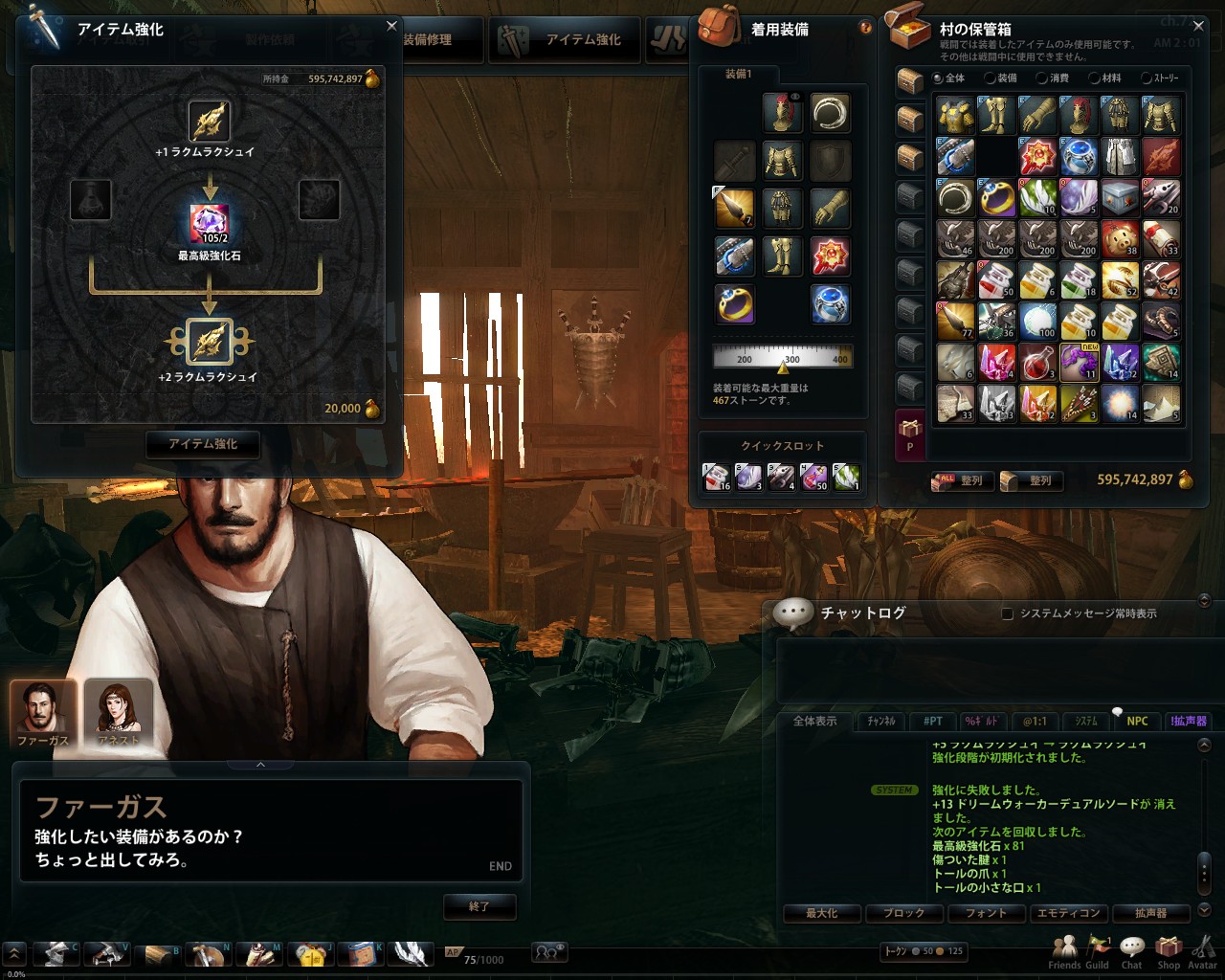The height and width of the screenshot is (980, 1225).
Task: Click the アイテム強化 confirm button
Action: [x=202, y=444]
